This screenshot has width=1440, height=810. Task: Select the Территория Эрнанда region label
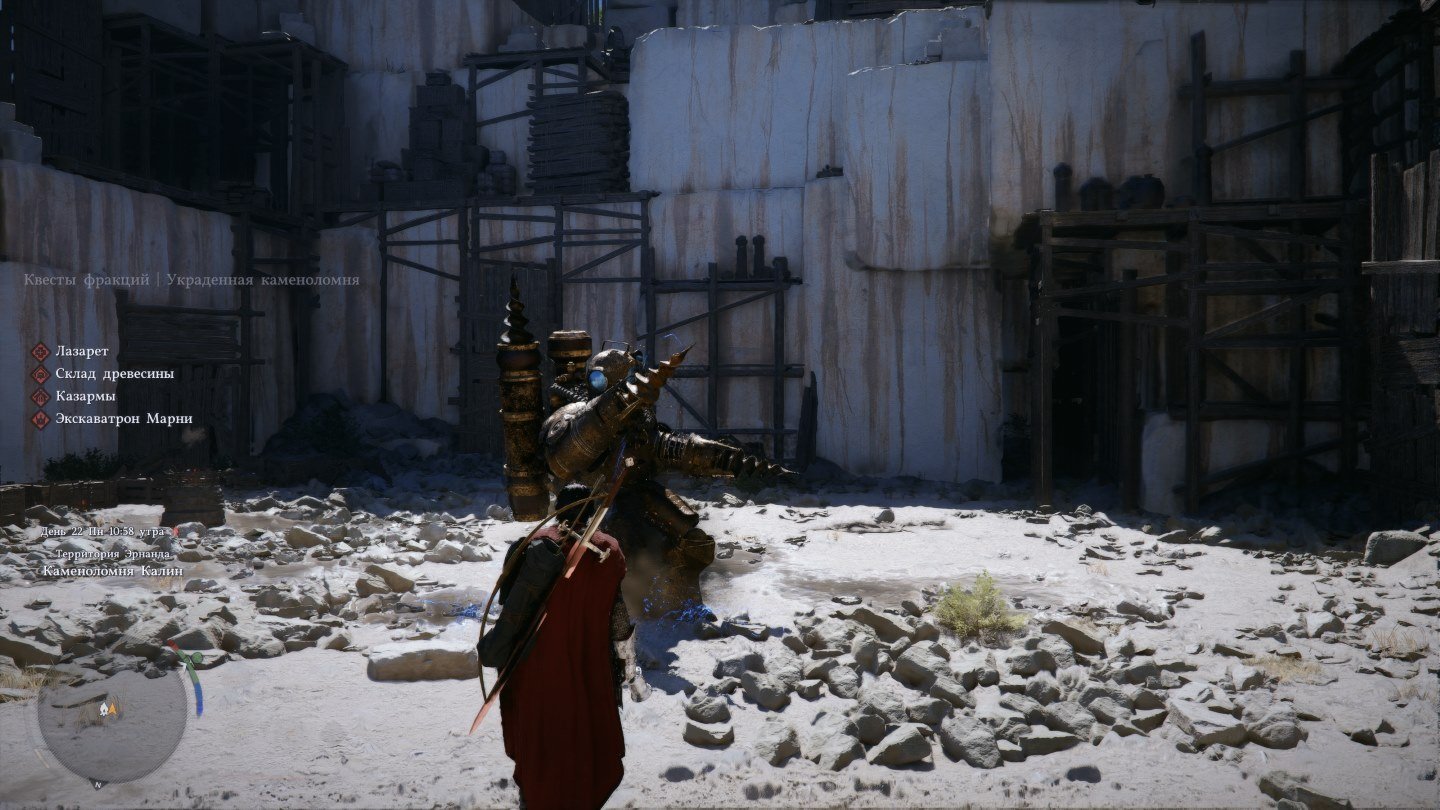(x=113, y=555)
